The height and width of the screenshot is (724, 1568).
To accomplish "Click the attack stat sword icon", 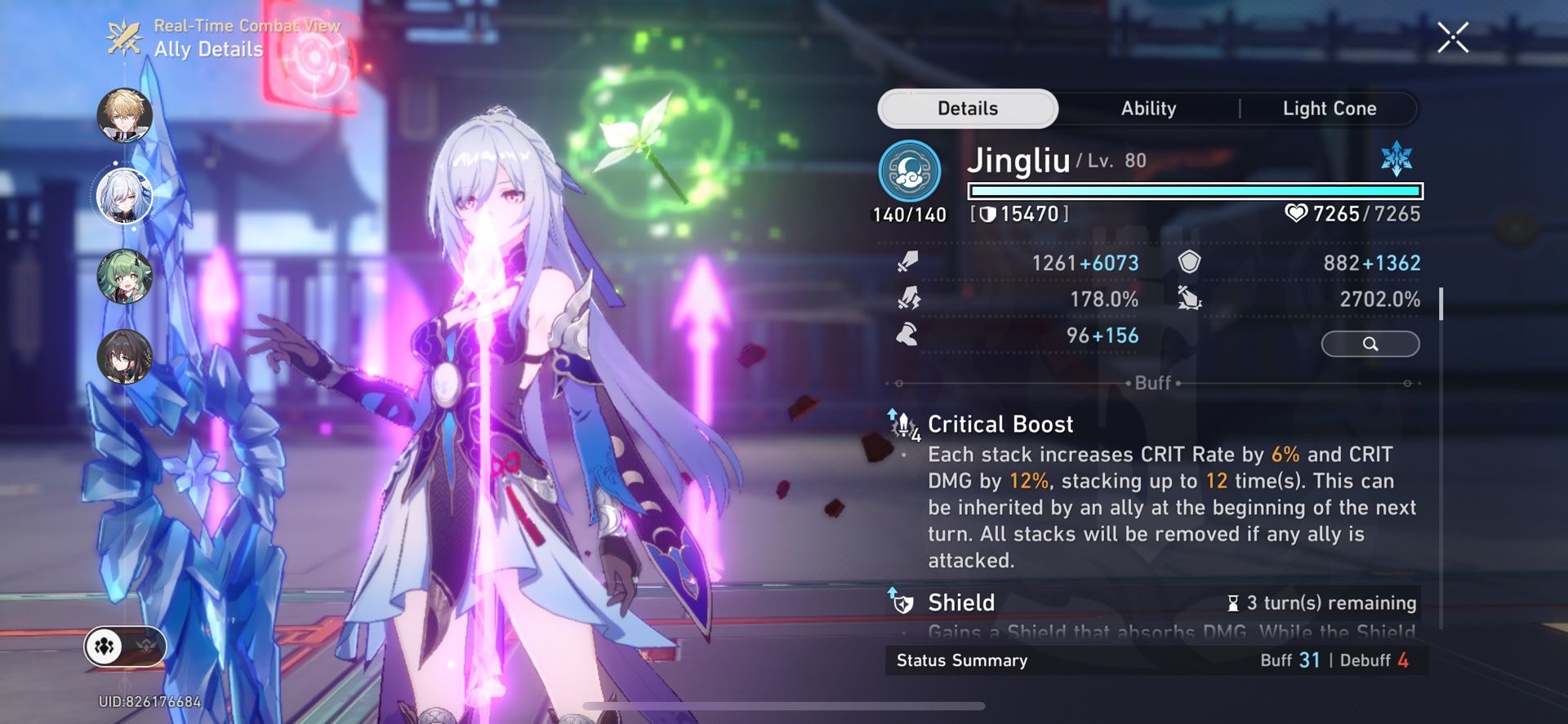I will point(907,263).
